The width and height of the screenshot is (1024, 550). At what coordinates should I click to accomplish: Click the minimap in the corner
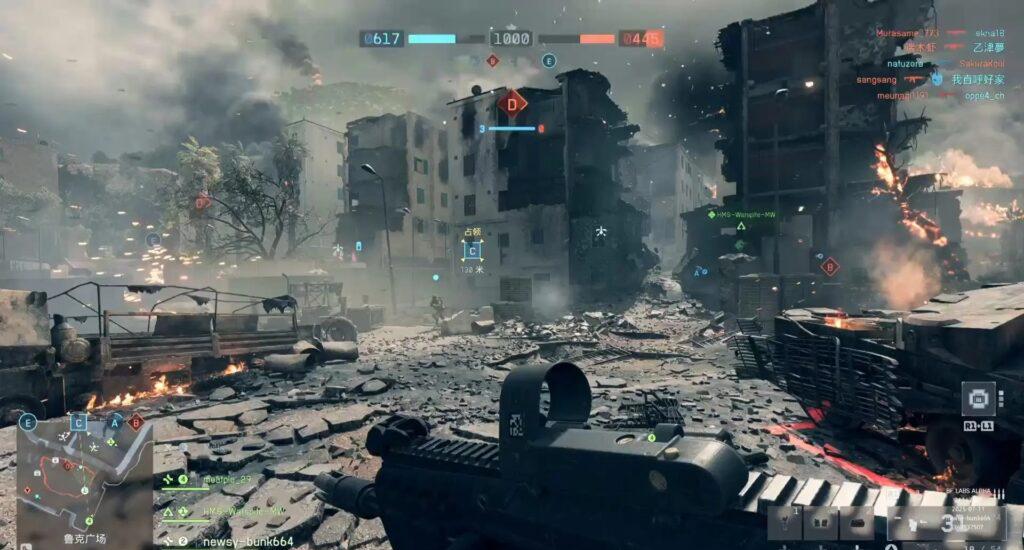tap(84, 476)
